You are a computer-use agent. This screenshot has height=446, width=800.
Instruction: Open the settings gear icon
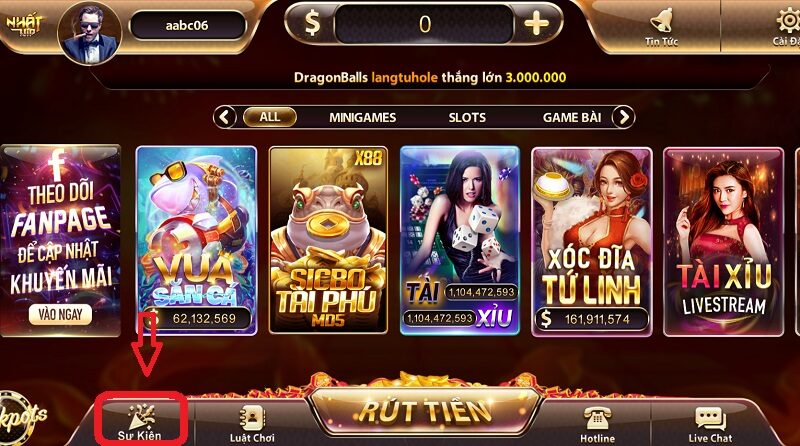point(787,24)
